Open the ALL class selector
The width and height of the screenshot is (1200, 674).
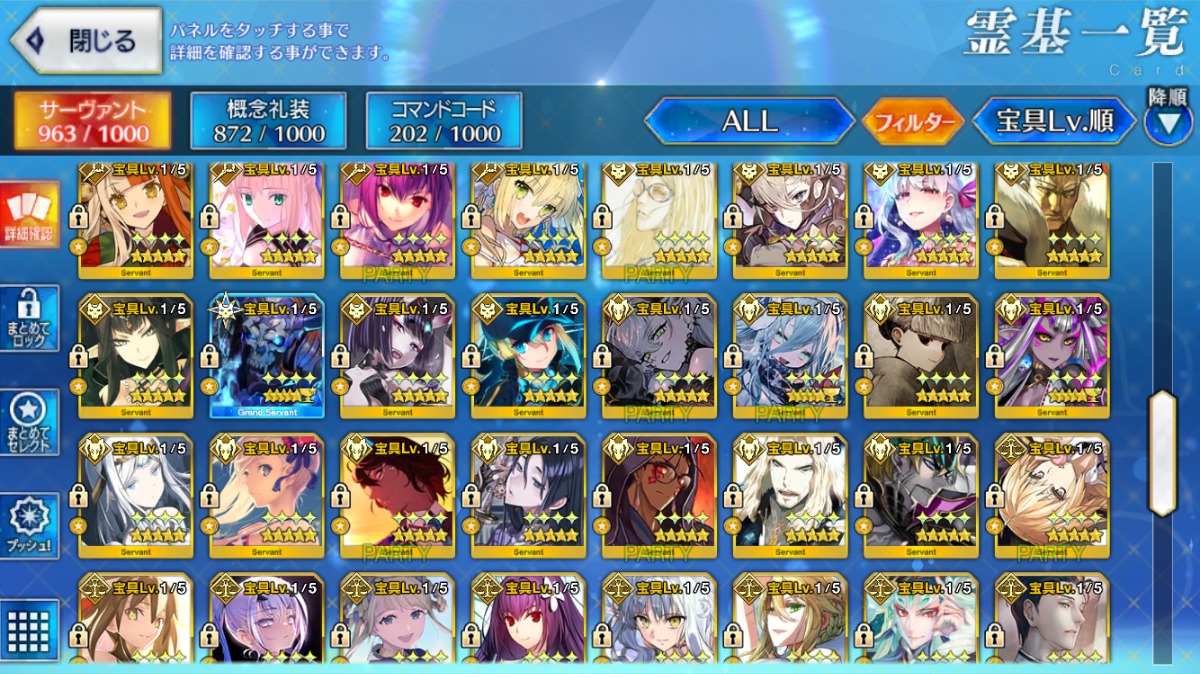(x=749, y=122)
